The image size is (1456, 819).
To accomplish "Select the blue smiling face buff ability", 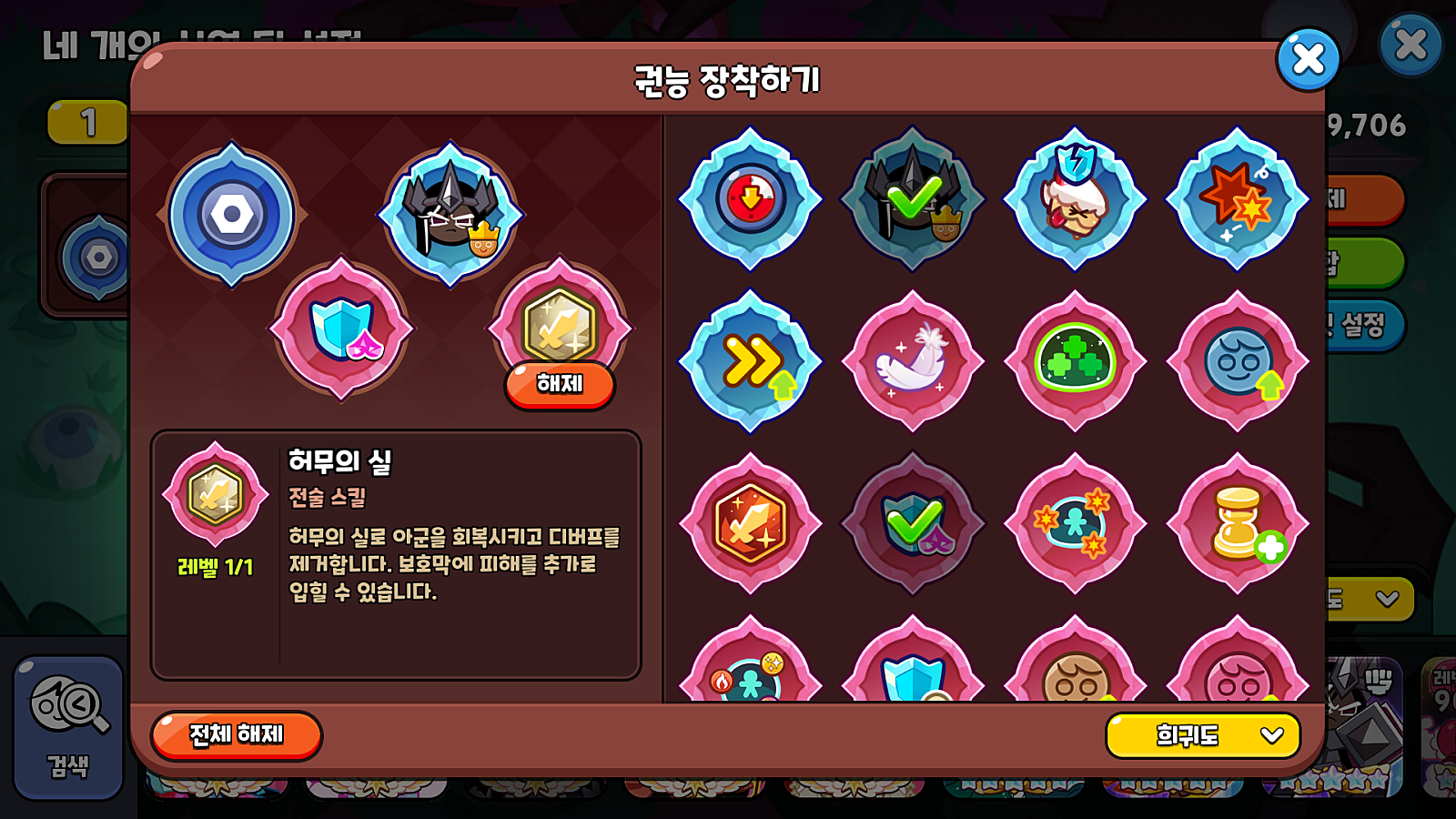I will point(1238,362).
